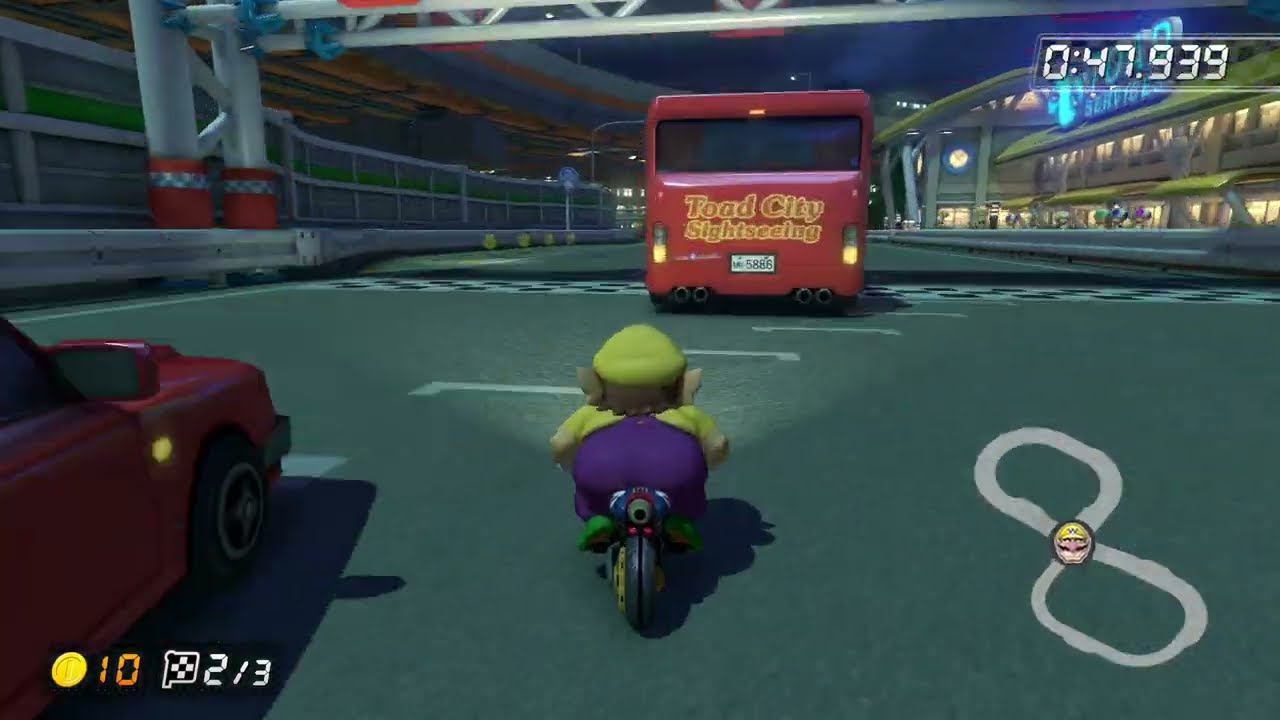Screen dimensions: 1280x720
Task: Click the round clock on the right building
Action: 960,156
